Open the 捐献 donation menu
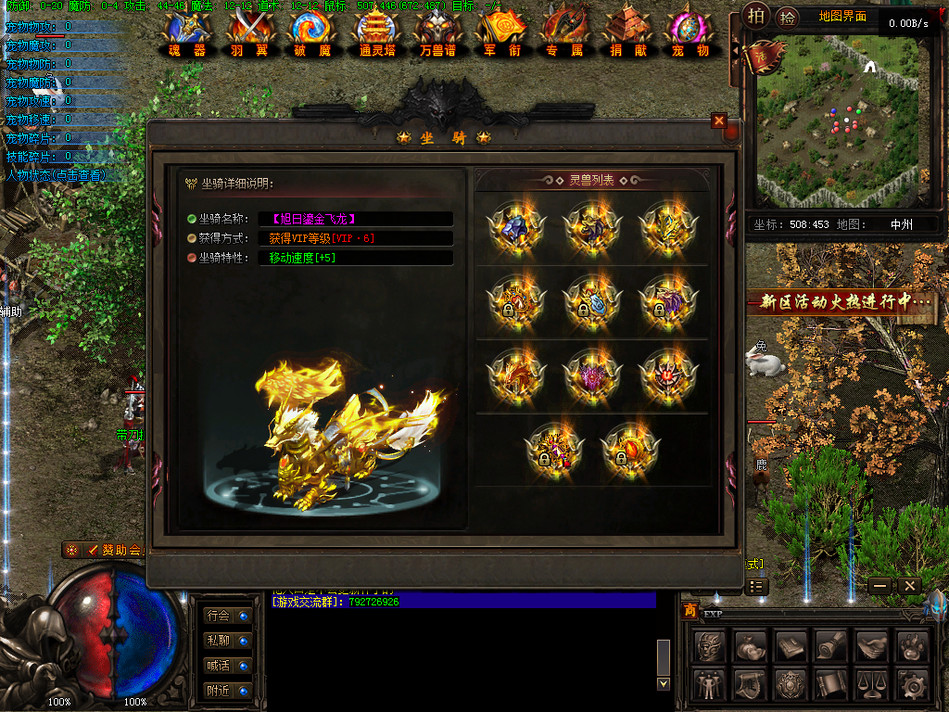The image size is (949, 712). [x=627, y=33]
